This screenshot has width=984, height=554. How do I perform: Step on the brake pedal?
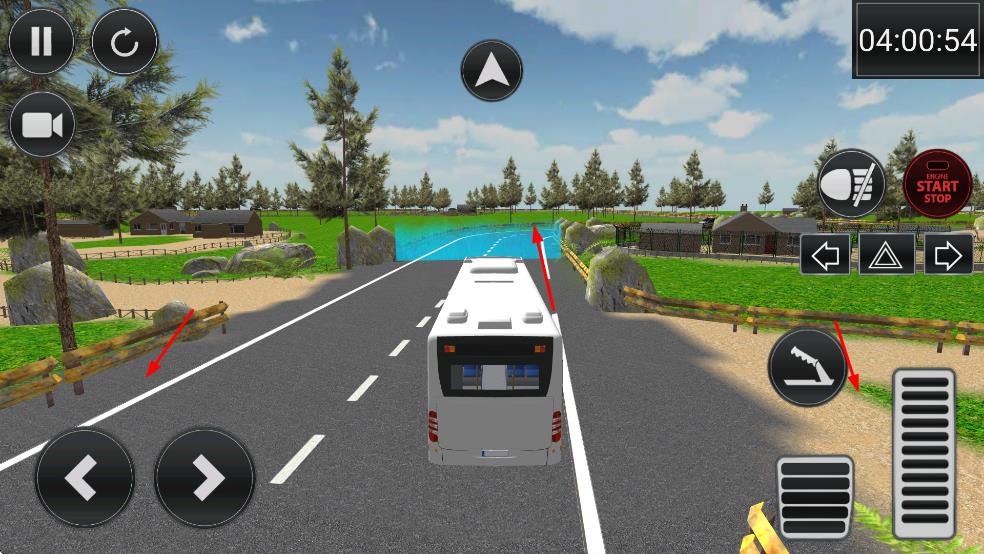click(x=815, y=497)
